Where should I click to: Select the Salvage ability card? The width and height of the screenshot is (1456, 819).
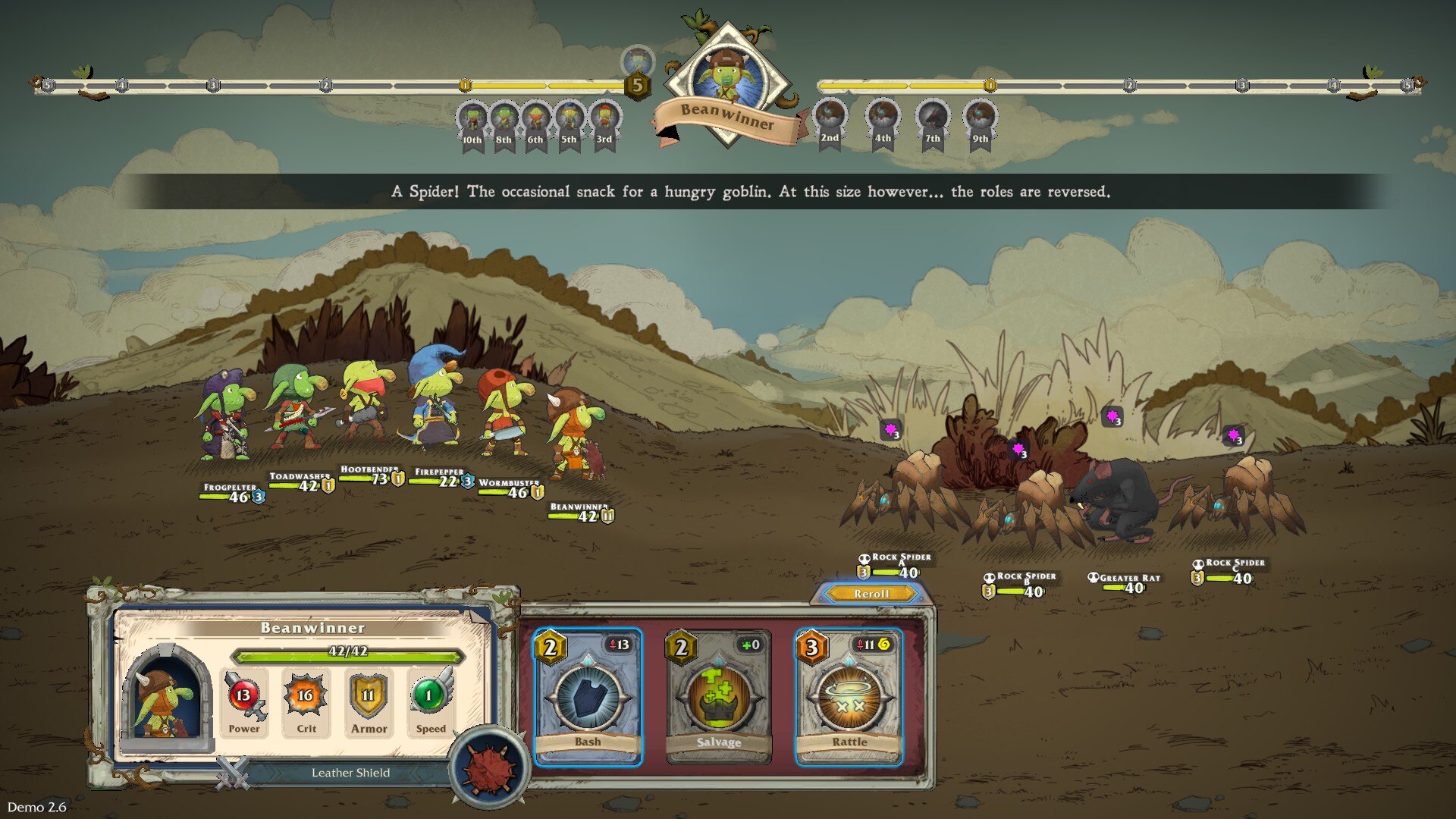click(718, 696)
